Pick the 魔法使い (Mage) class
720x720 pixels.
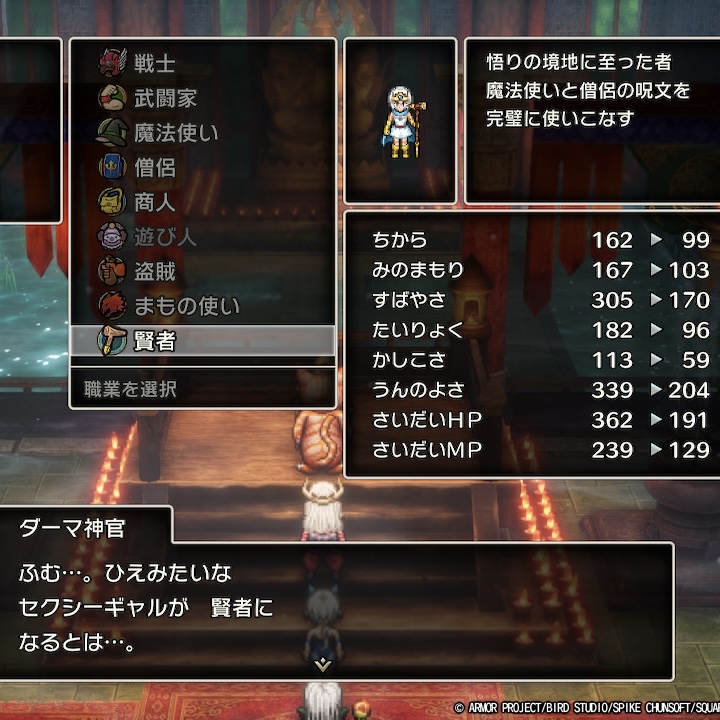176,132
